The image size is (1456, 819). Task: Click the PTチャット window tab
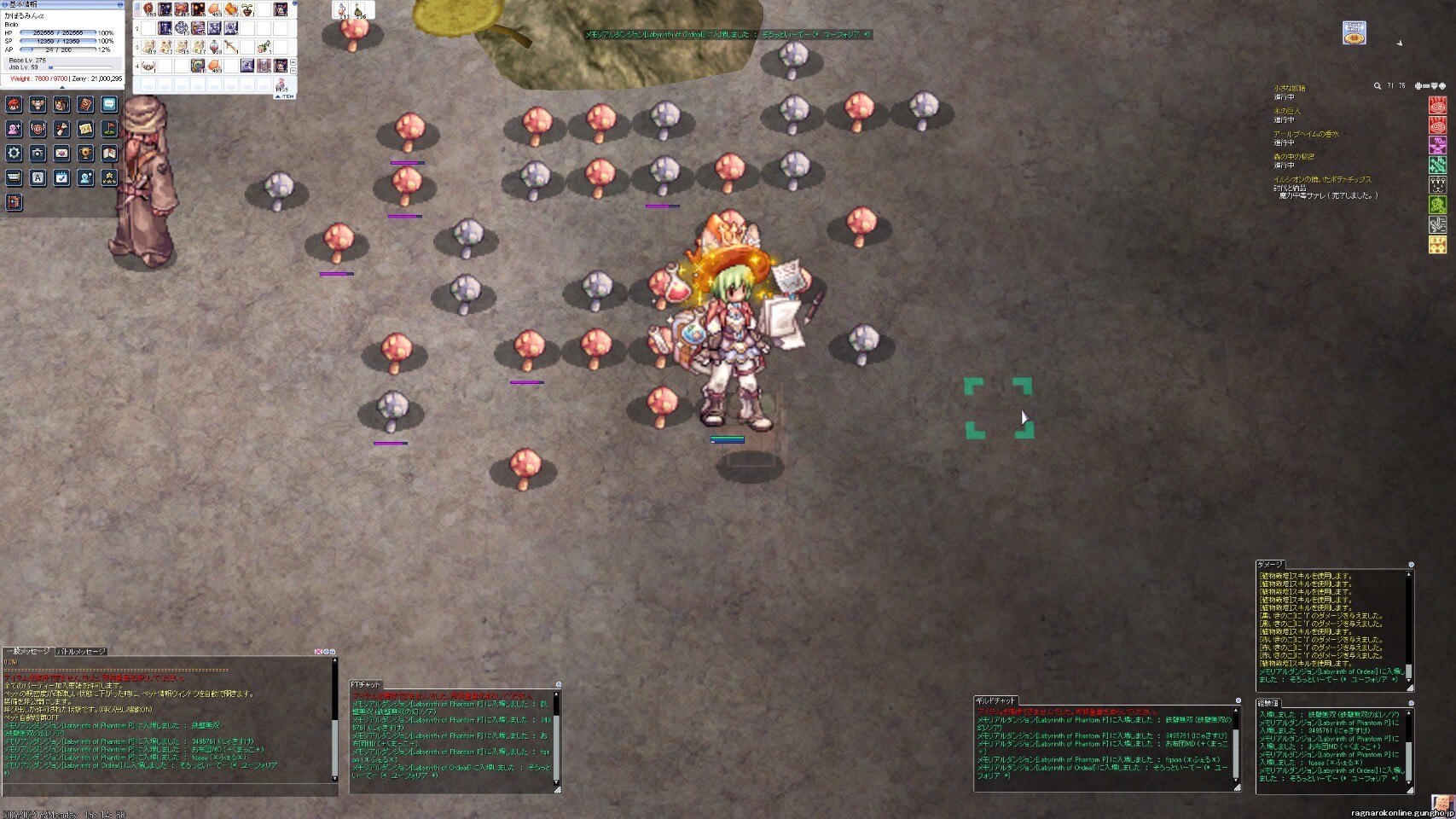pyautogui.click(x=366, y=685)
